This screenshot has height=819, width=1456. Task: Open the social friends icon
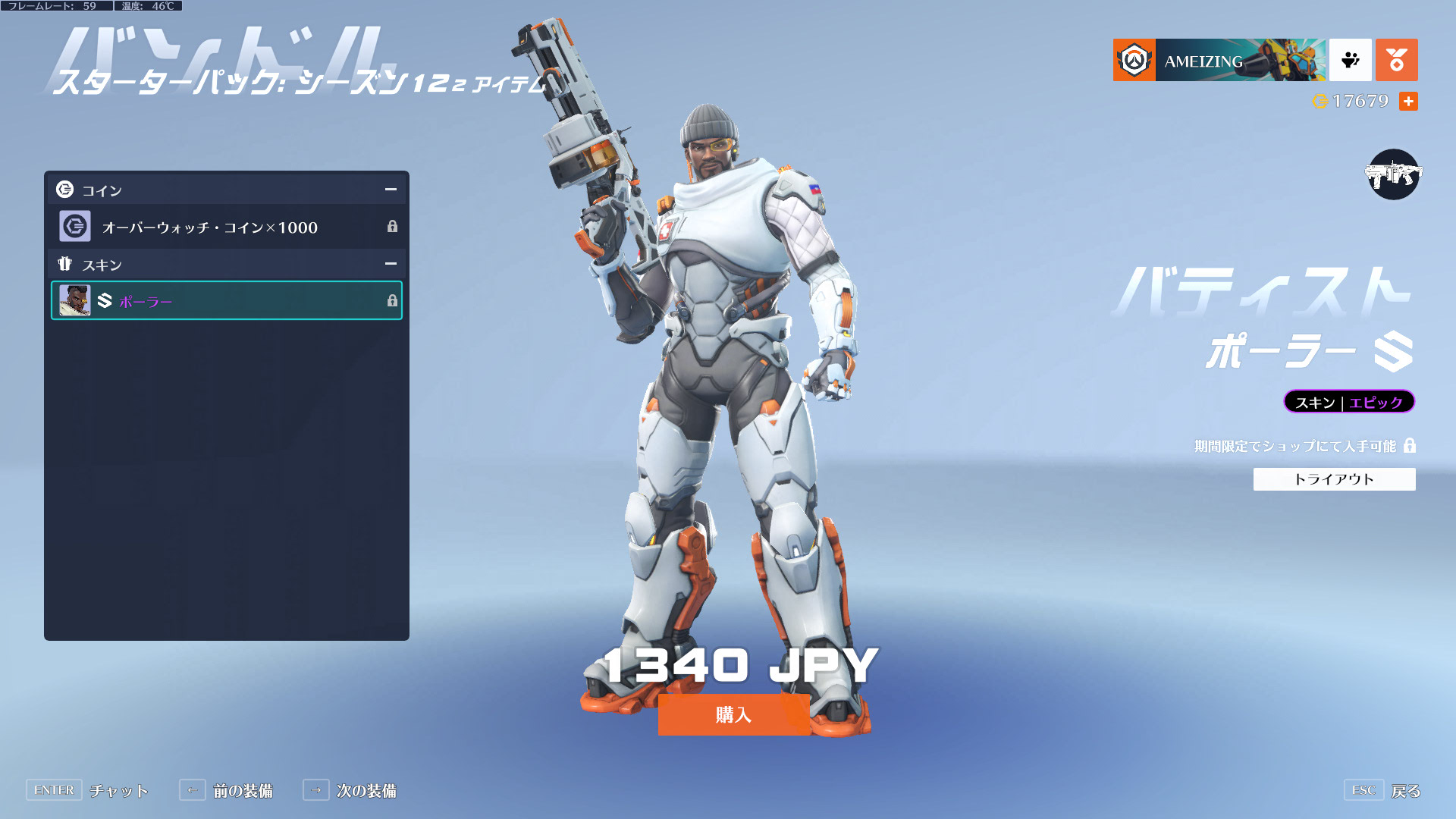1350,60
